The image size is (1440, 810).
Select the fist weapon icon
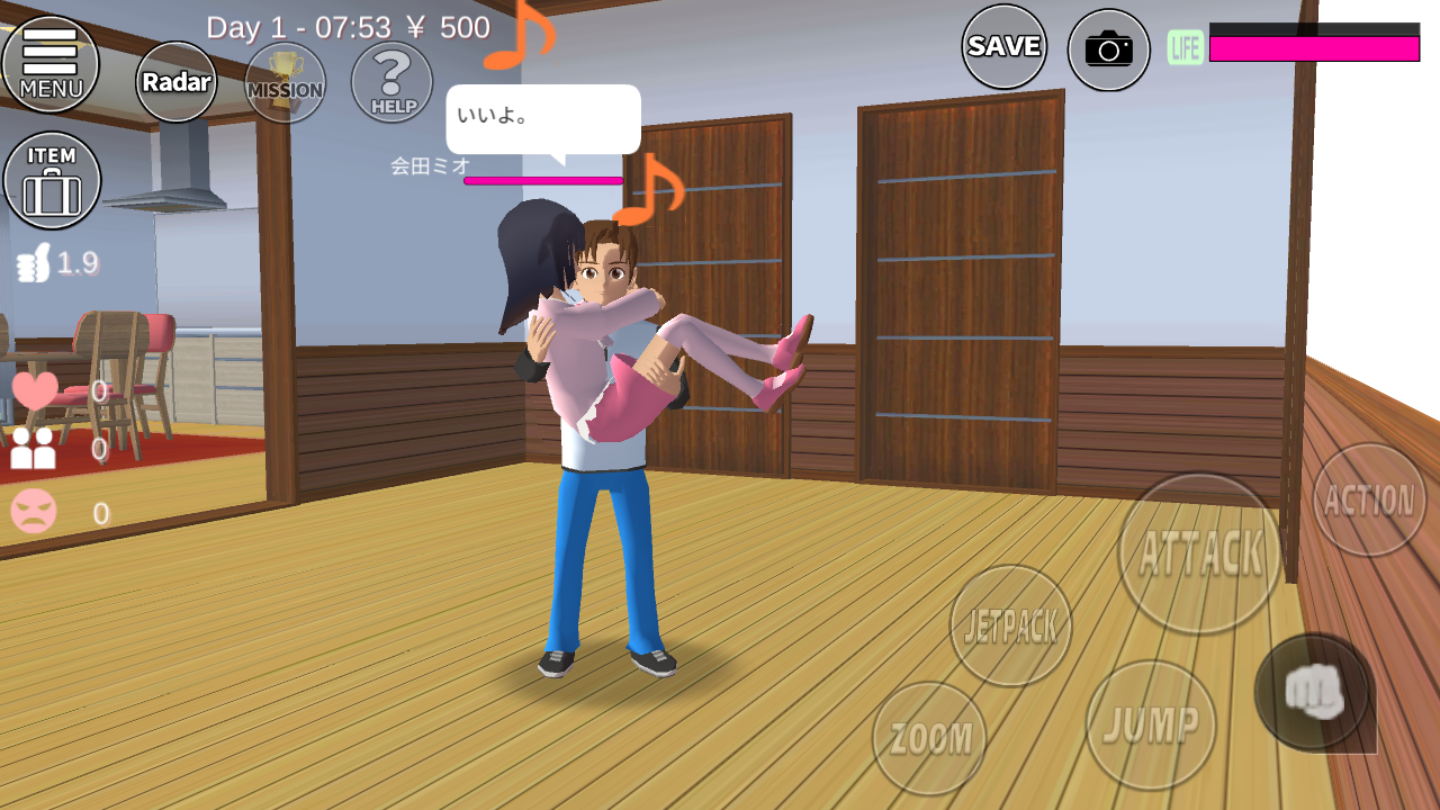1312,692
